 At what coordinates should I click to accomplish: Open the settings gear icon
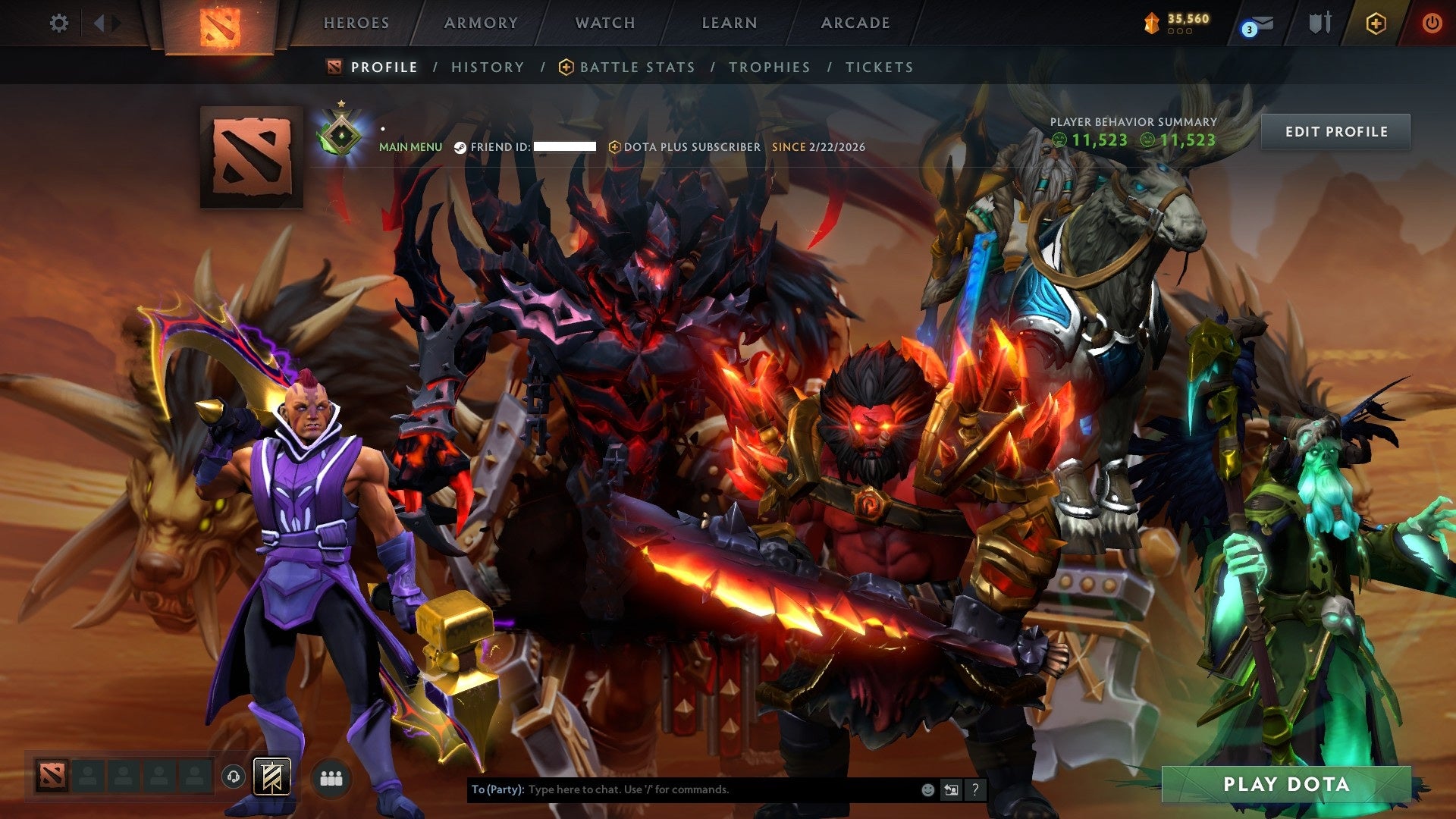point(59,23)
